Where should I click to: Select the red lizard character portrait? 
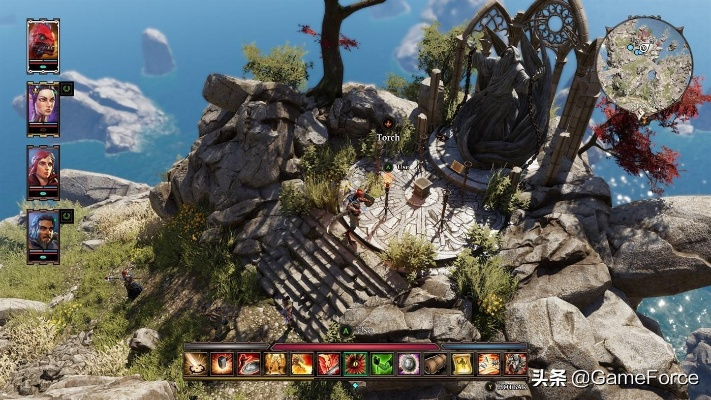[43, 43]
